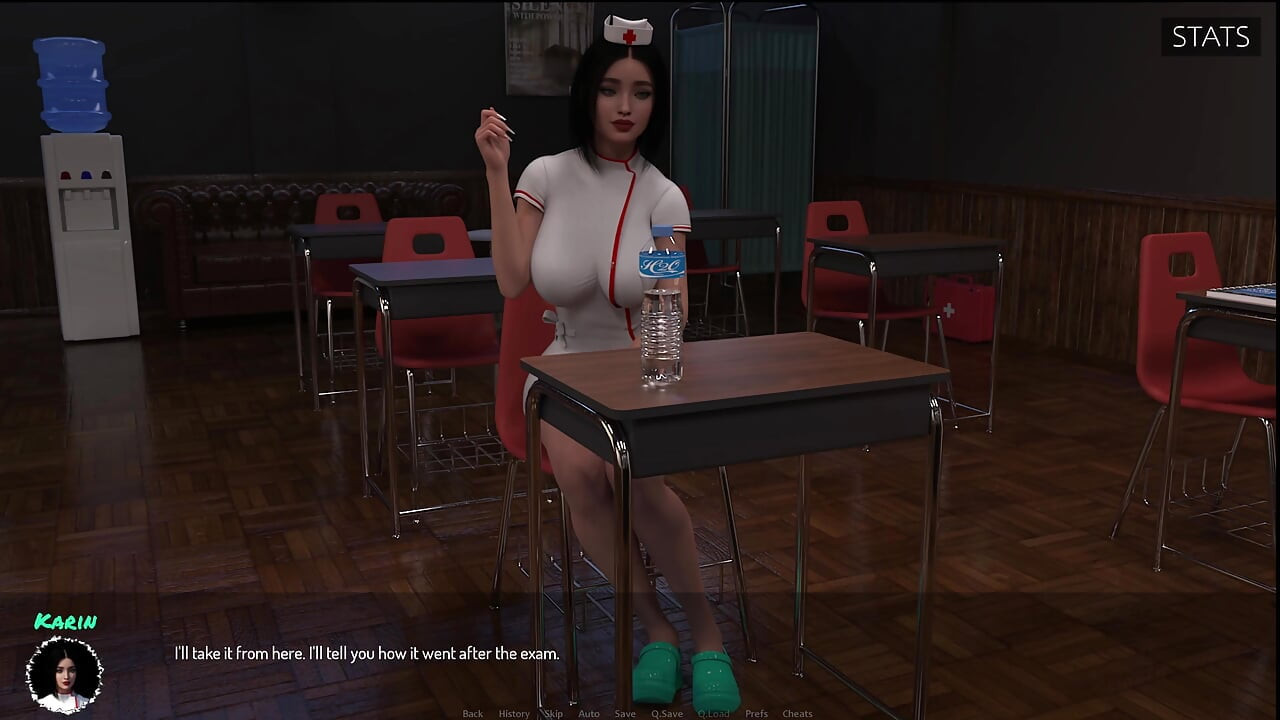Go Back to the previous dialogue
Viewport: 1280px width, 720px height.
click(472, 713)
